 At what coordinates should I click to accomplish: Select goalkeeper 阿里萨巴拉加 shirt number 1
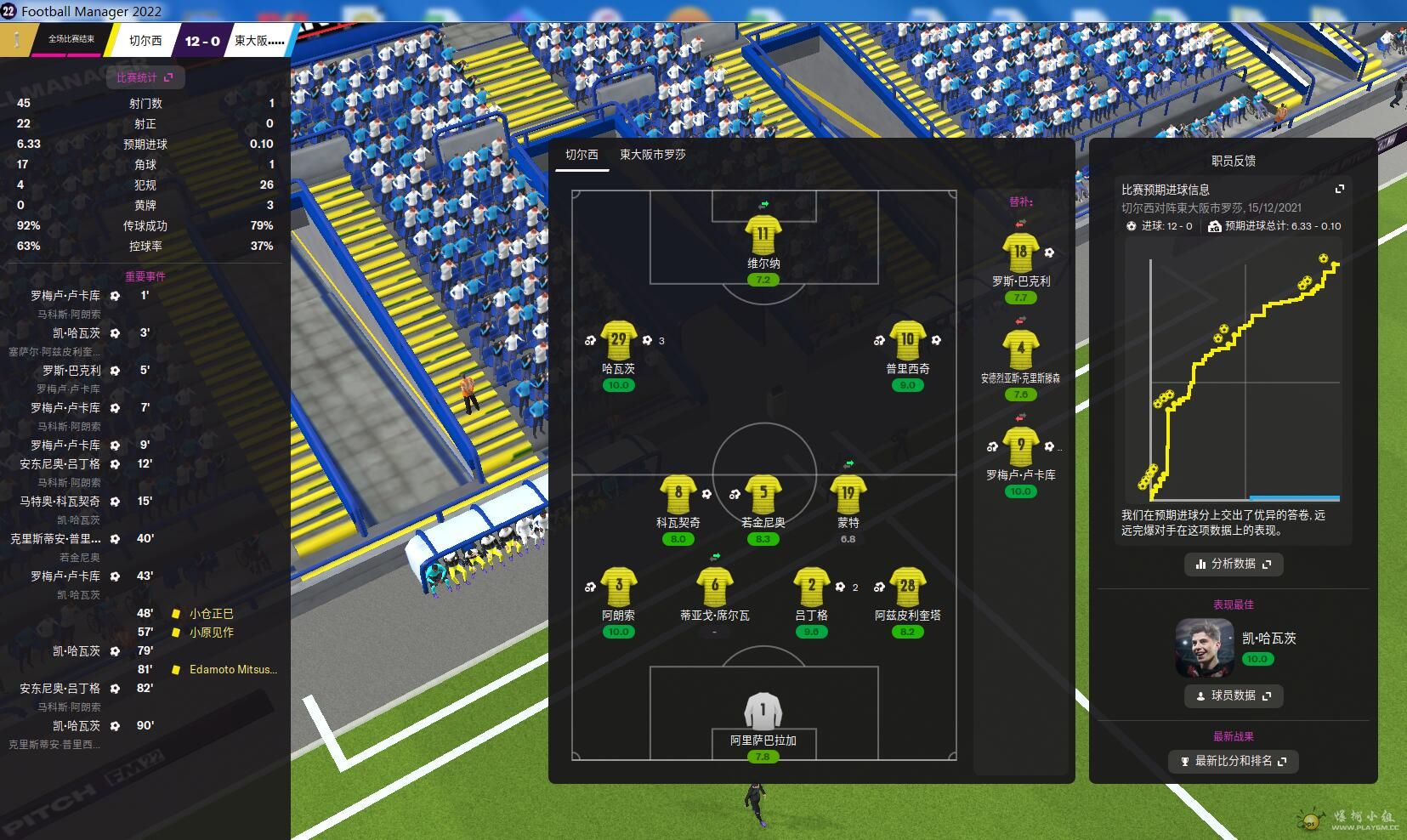[x=763, y=712]
